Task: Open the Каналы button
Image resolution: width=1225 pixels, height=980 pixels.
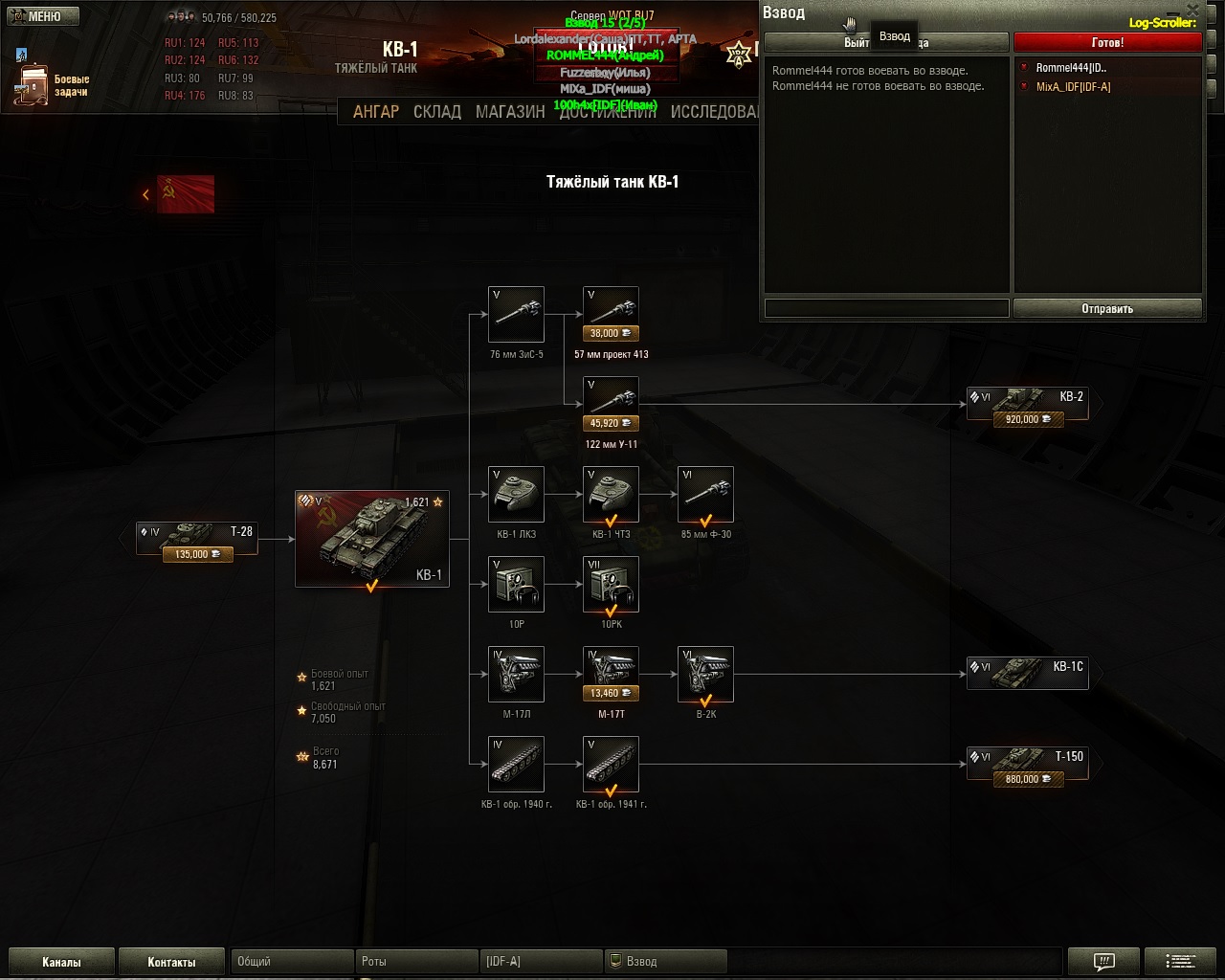Action: pyautogui.click(x=61, y=962)
